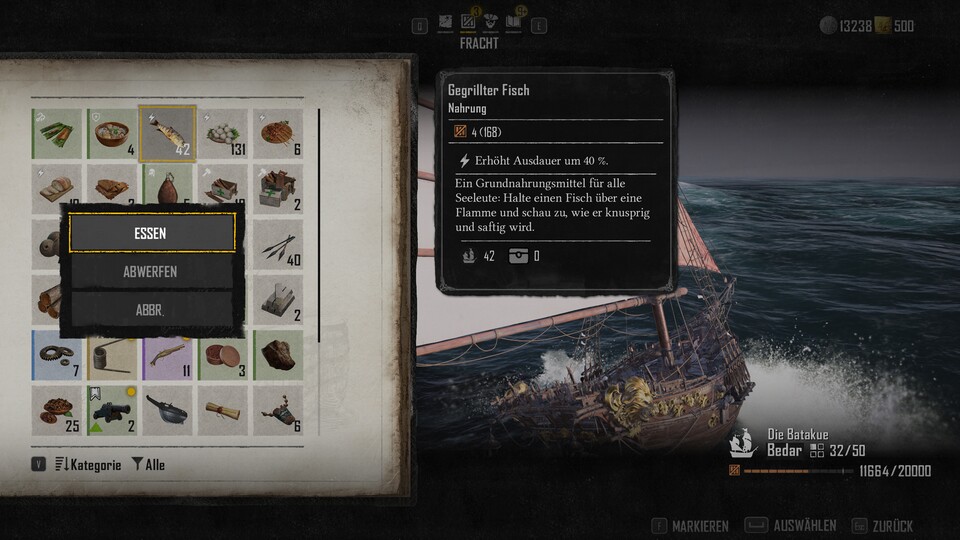Pick the flintlock pistol slot with 11
Image resolution: width=960 pixels, height=540 pixels.
coord(167,355)
